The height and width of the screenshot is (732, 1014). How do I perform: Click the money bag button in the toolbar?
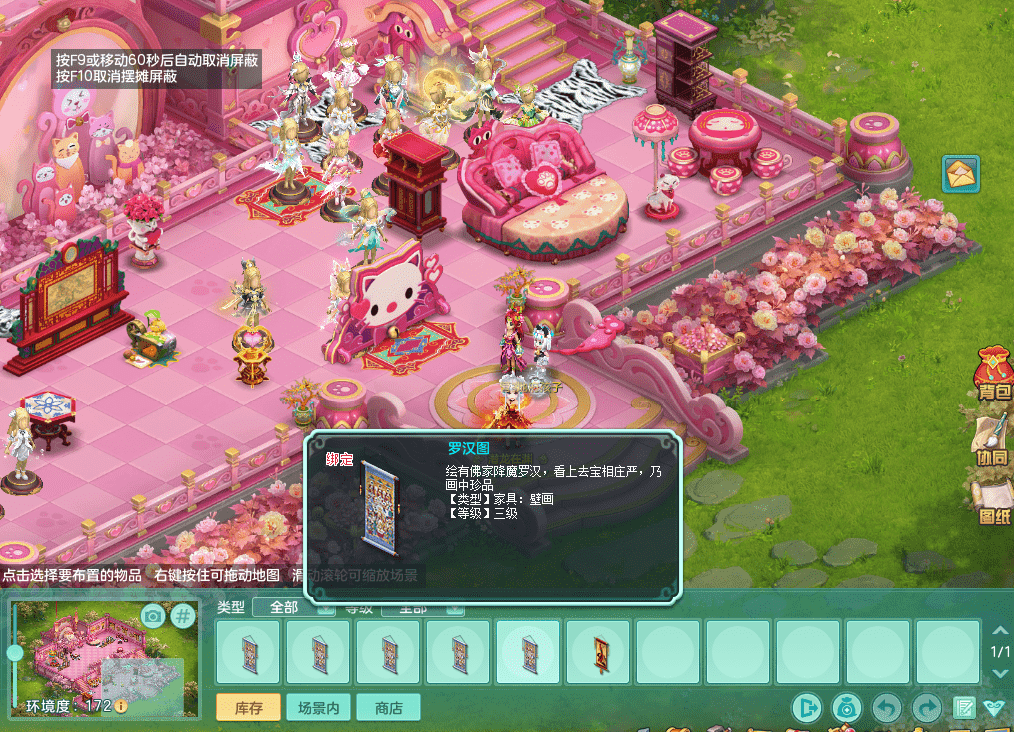(x=846, y=708)
